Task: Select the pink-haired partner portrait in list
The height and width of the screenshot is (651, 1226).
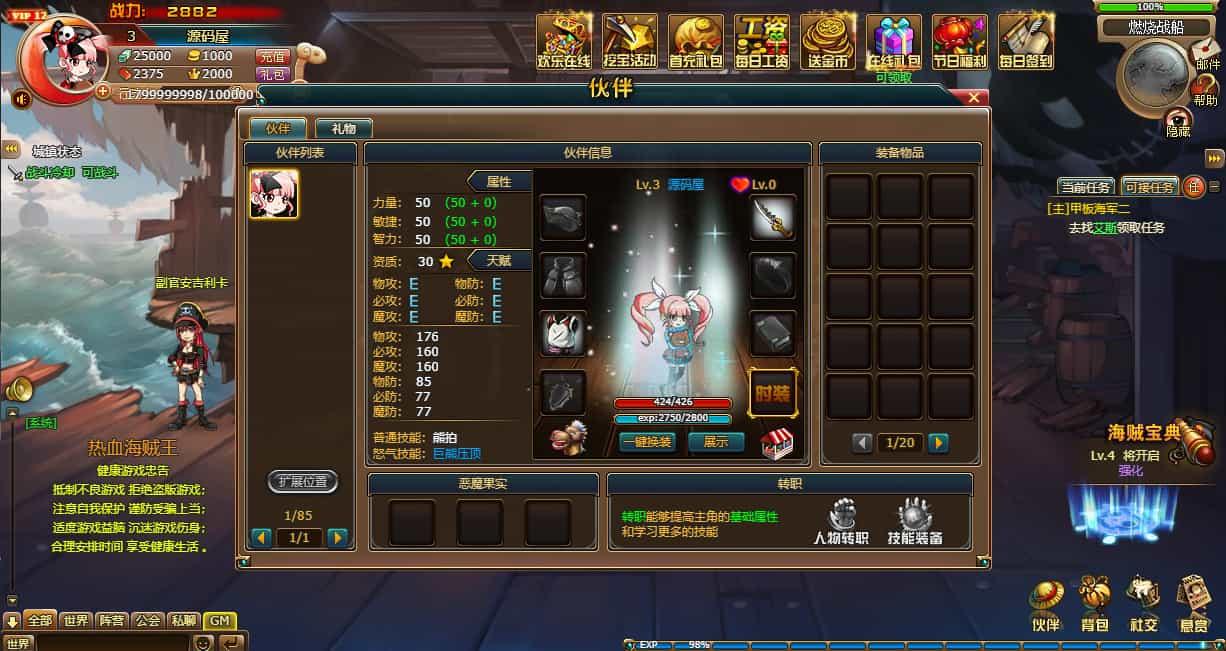Action: (x=273, y=194)
